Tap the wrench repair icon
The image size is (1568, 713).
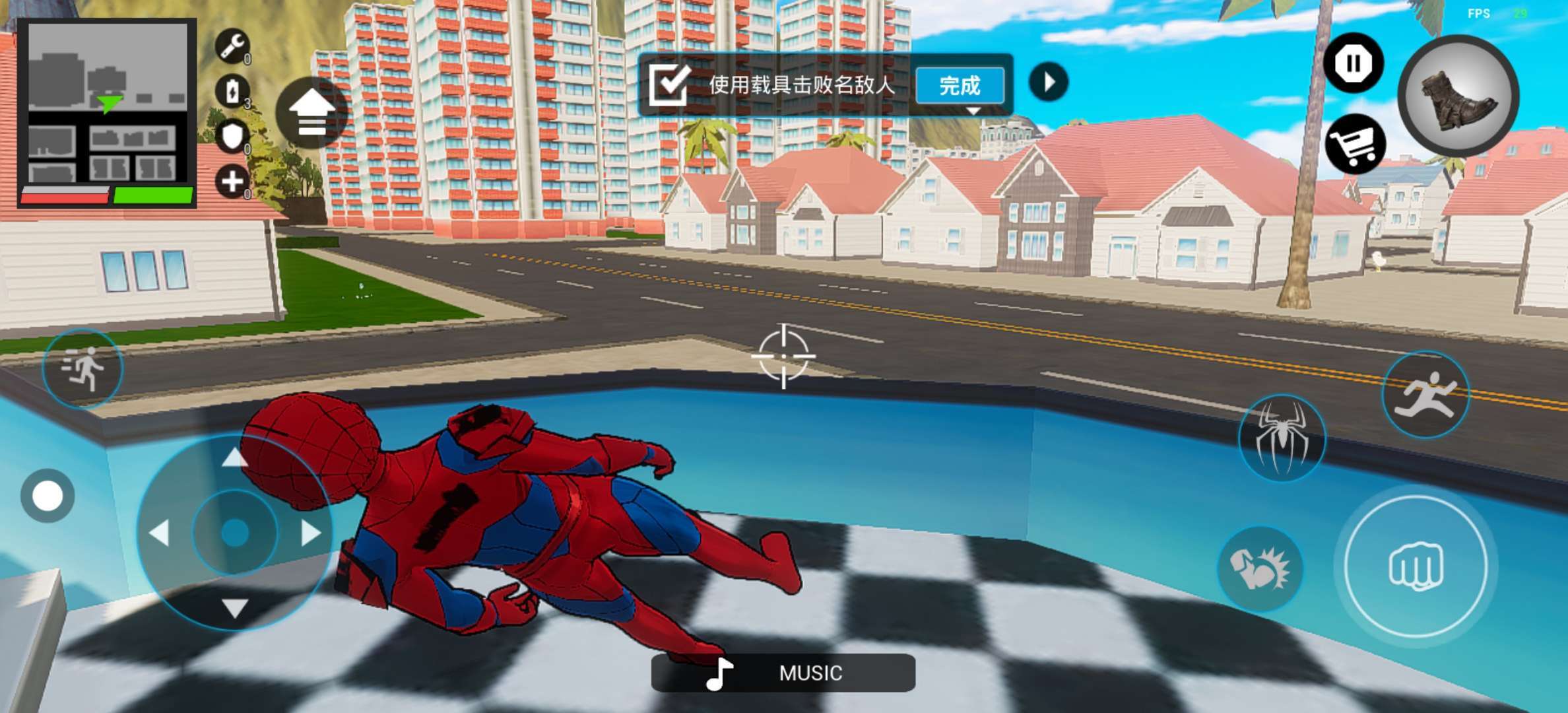(232, 46)
